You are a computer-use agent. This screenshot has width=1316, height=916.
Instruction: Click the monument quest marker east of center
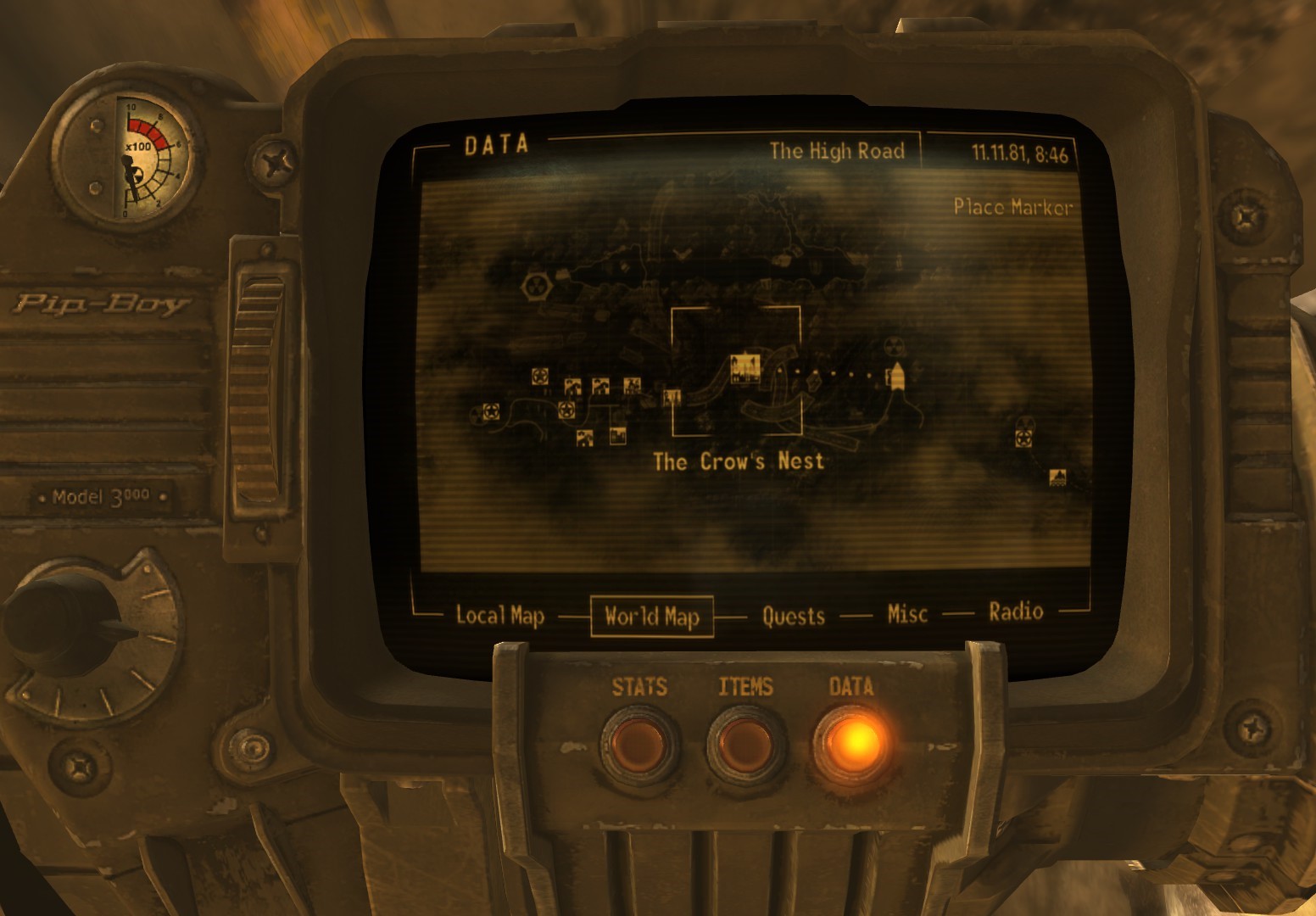pos(896,375)
